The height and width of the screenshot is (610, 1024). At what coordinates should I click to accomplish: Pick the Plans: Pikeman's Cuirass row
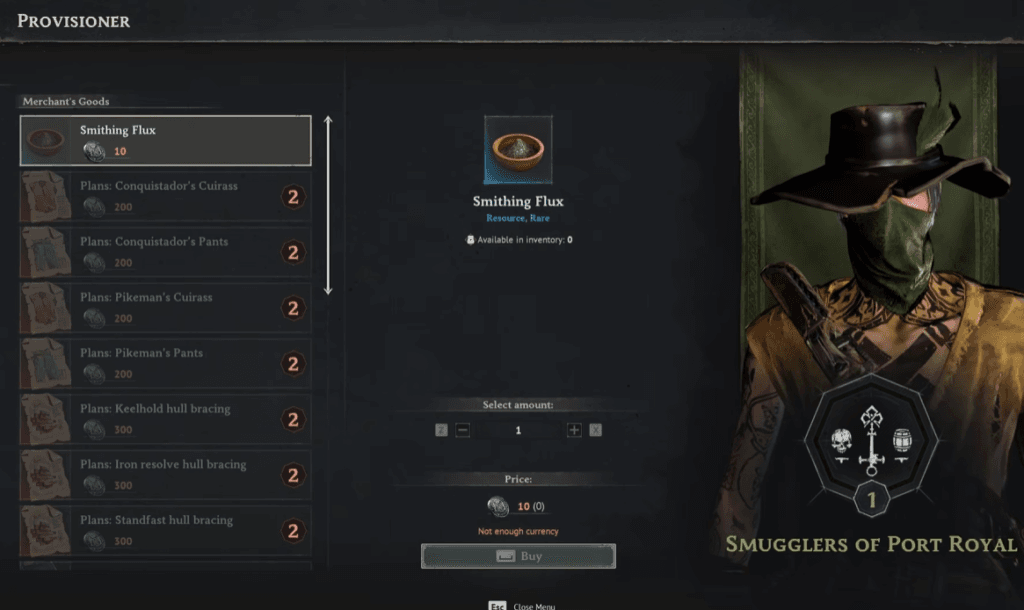click(165, 308)
